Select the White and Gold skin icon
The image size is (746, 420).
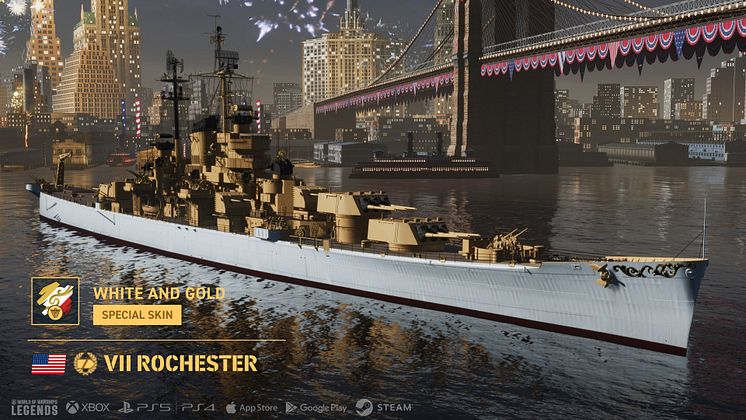coord(55,301)
